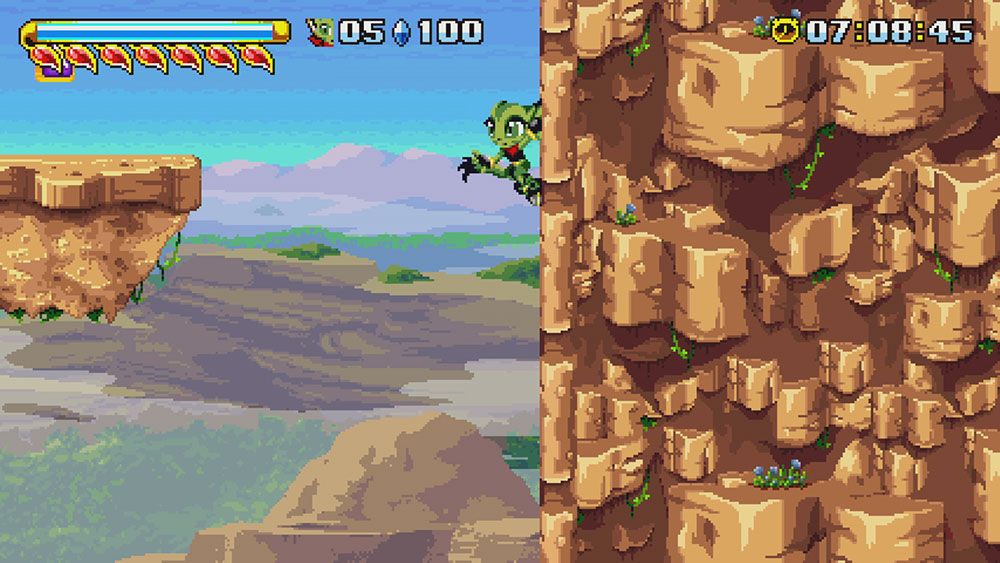
Task: Click the yellow stopwatch icon
Action: (x=789, y=31)
